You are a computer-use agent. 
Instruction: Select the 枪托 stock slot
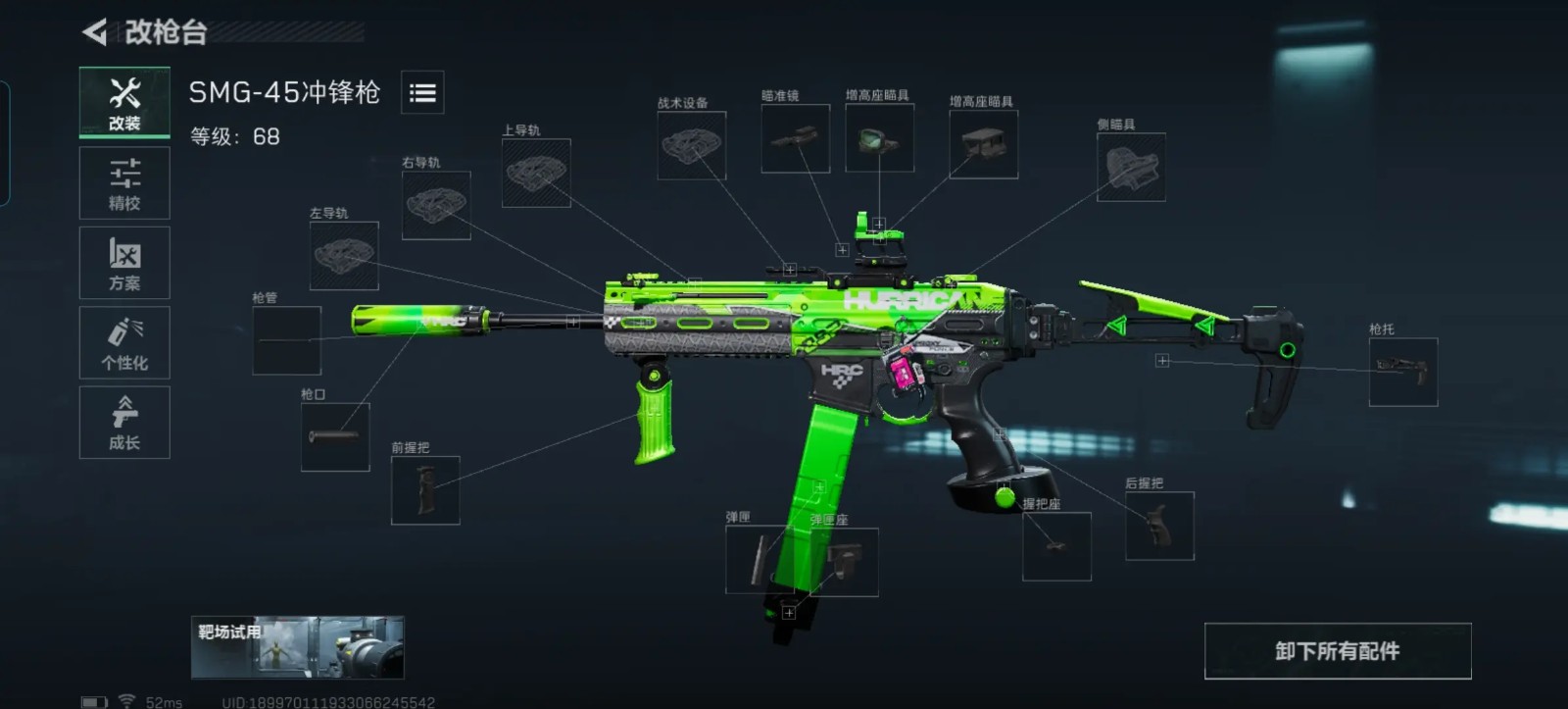coord(1403,372)
